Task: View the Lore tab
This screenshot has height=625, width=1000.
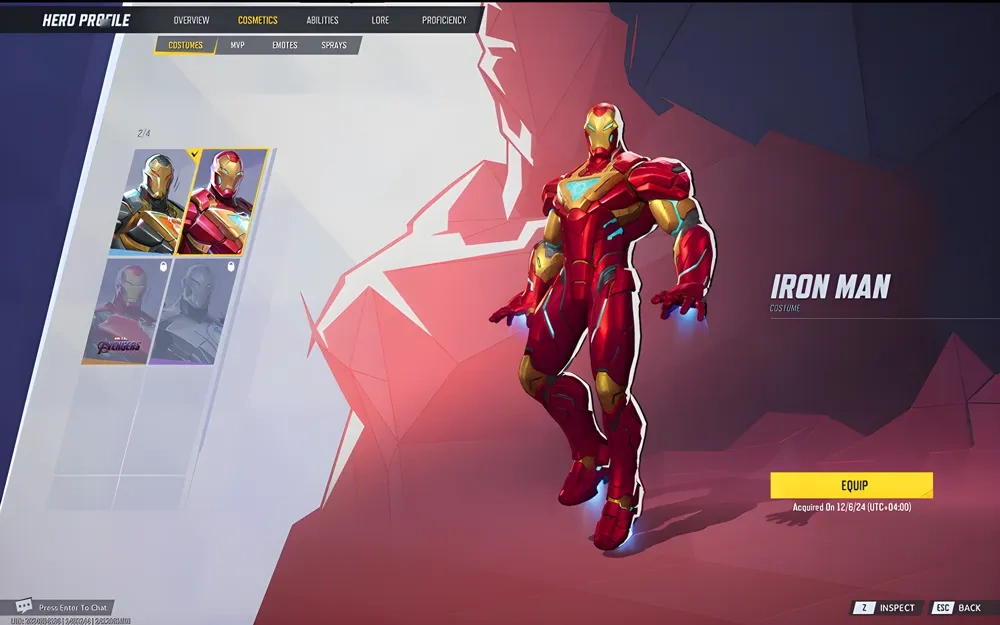Action: pyautogui.click(x=380, y=20)
